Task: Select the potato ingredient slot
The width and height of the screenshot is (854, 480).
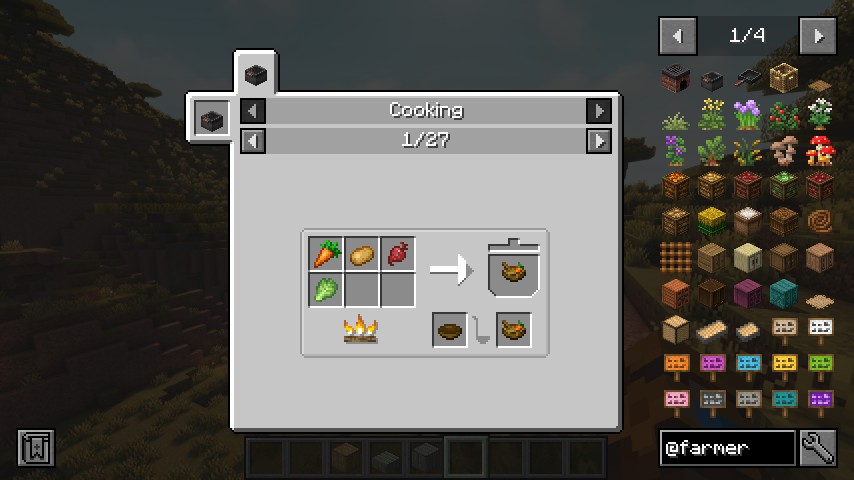Action: tap(362, 254)
